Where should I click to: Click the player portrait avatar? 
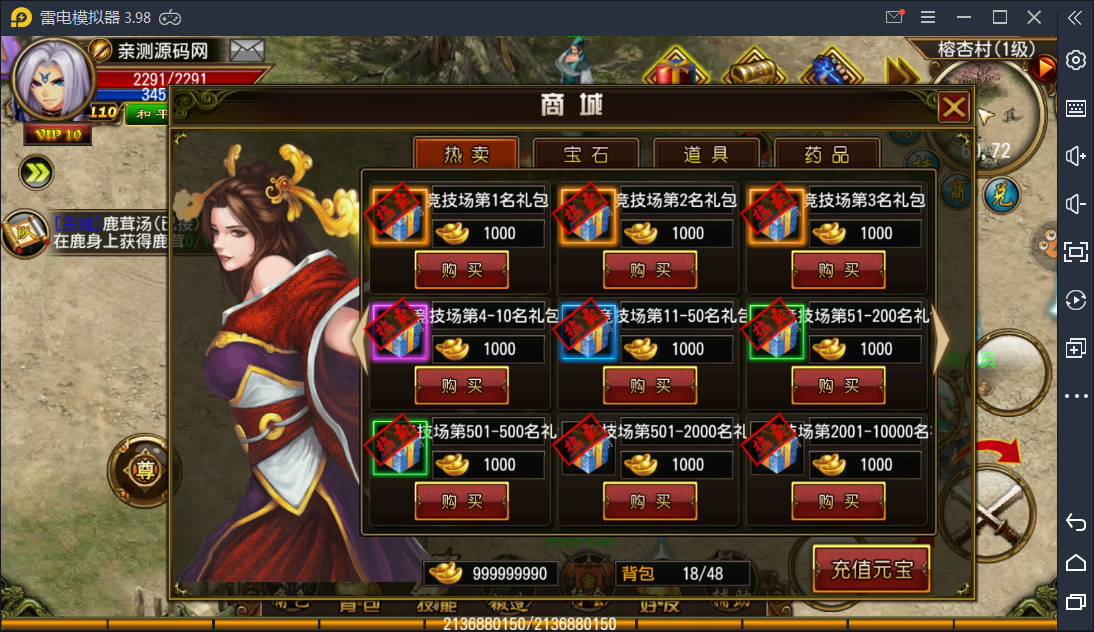[x=52, y=78]
